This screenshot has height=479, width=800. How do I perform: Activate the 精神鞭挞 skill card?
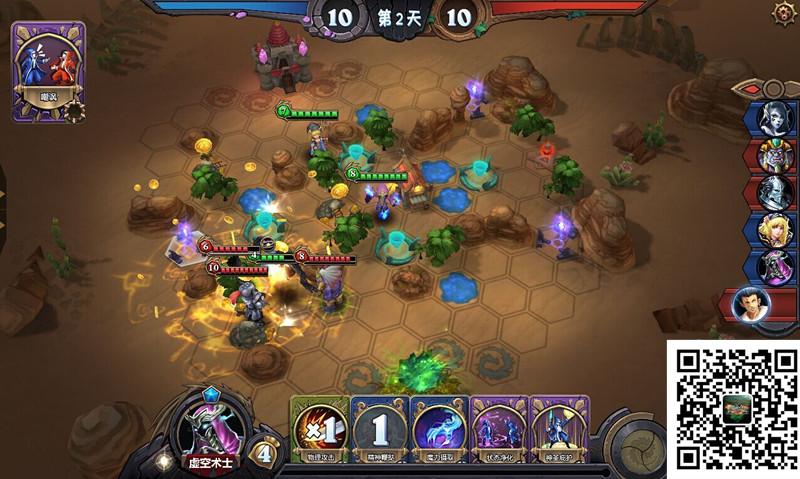point(379,430)
